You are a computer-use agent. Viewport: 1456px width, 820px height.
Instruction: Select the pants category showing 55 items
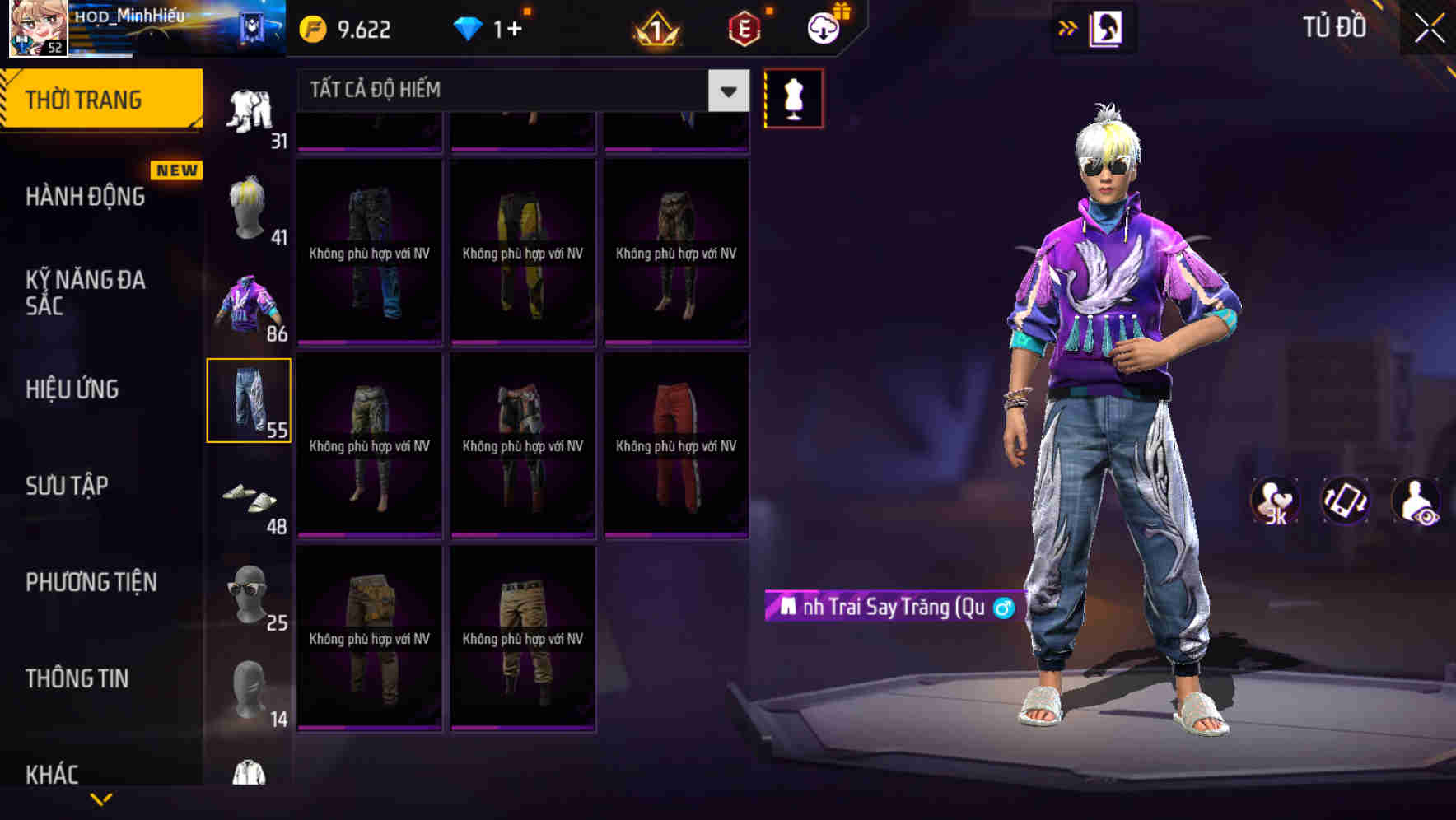click(x=250, y=399)
